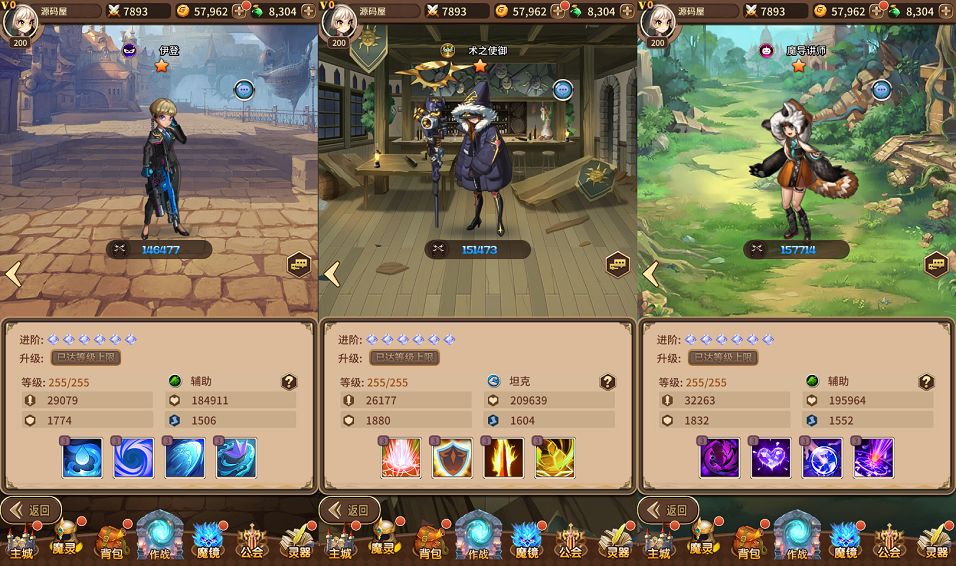Select 伊登's blue whirlpool skill icon

pyautogui.click(x=134, y=458)
